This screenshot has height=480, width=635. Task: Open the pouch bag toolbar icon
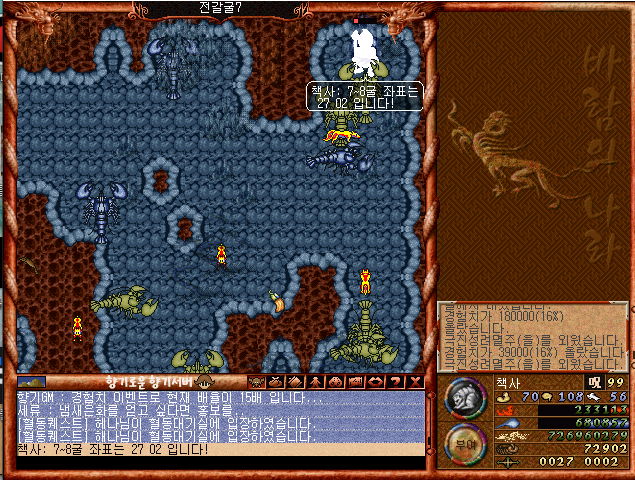click(274, 381)
